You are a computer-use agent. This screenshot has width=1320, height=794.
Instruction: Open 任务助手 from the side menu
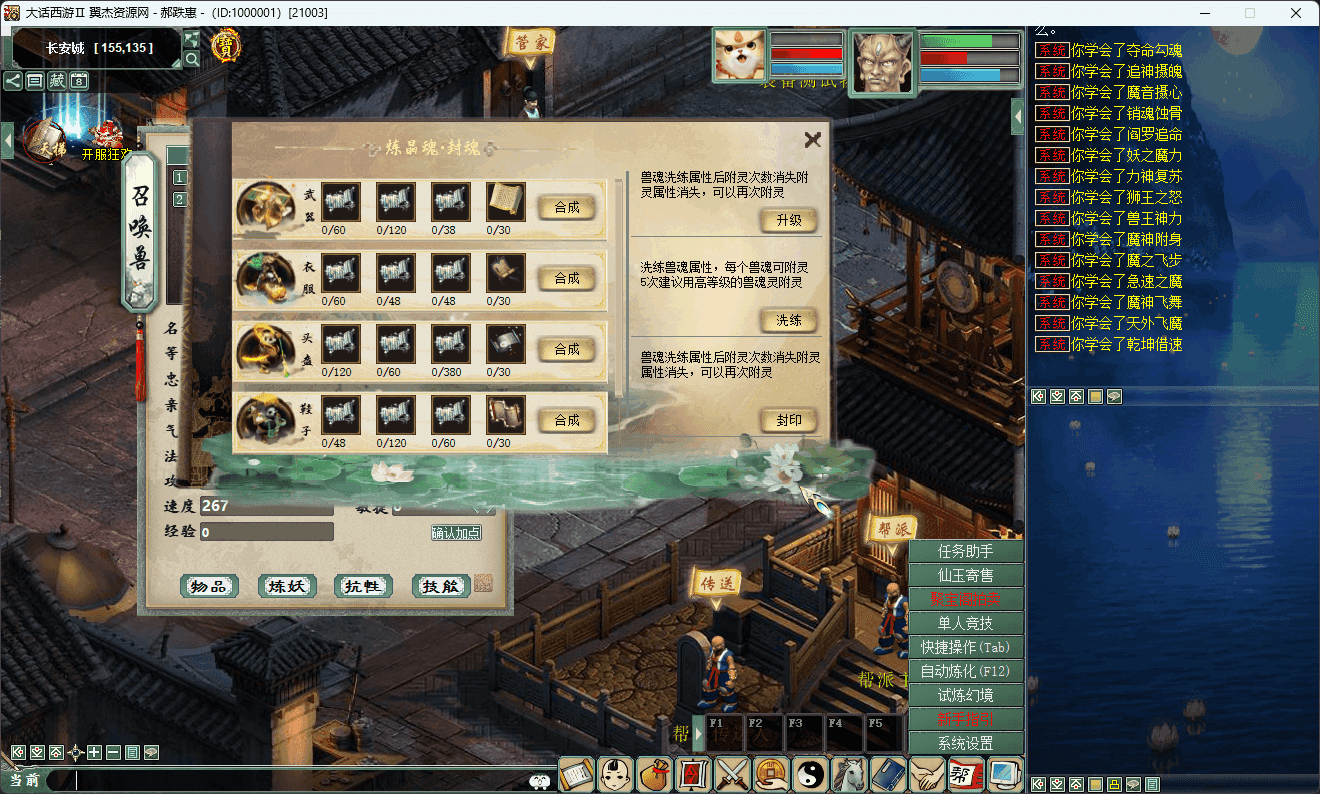pos(966,551)
